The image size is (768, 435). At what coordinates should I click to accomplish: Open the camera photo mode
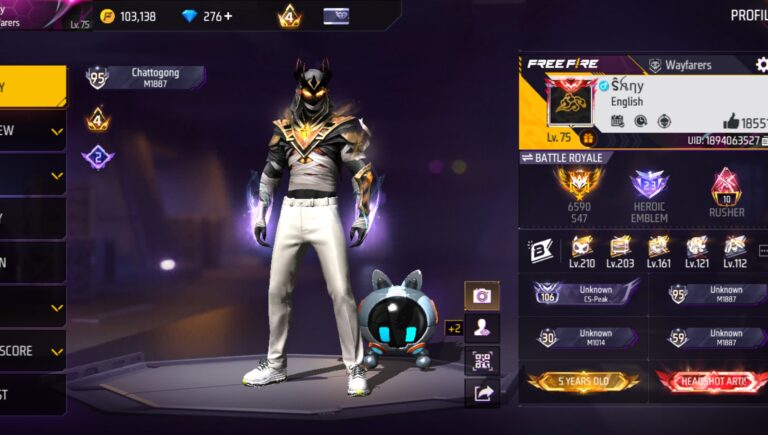pyautogui.click(x=482, y=296)
